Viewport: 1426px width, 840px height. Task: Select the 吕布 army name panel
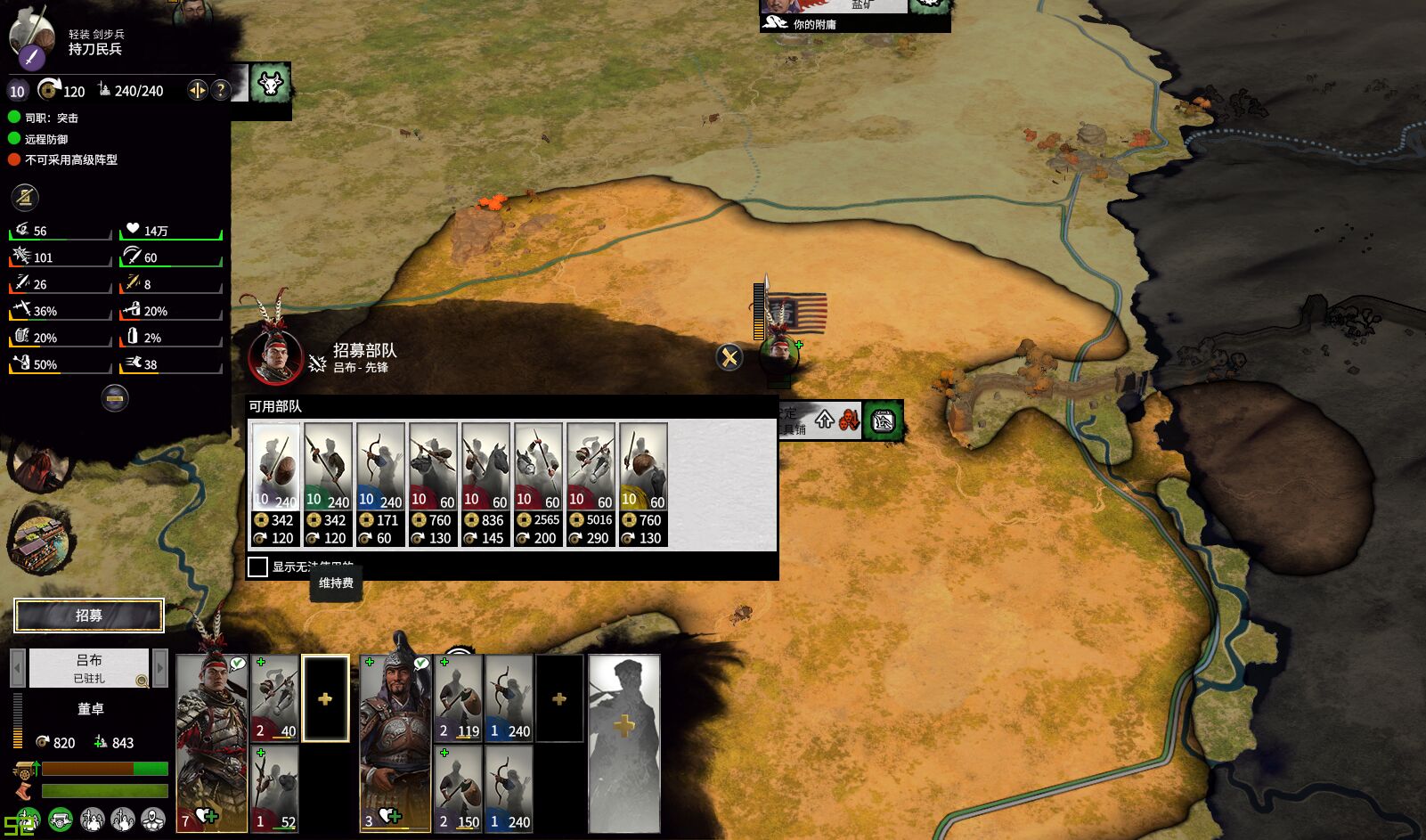[x=88, y=667]
